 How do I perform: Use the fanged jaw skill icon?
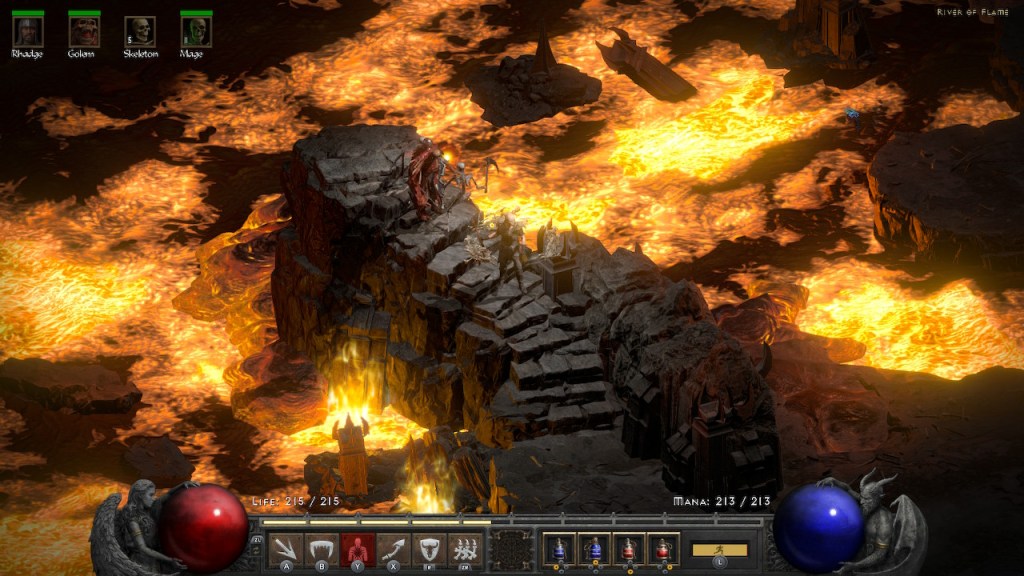coord(321,549)
